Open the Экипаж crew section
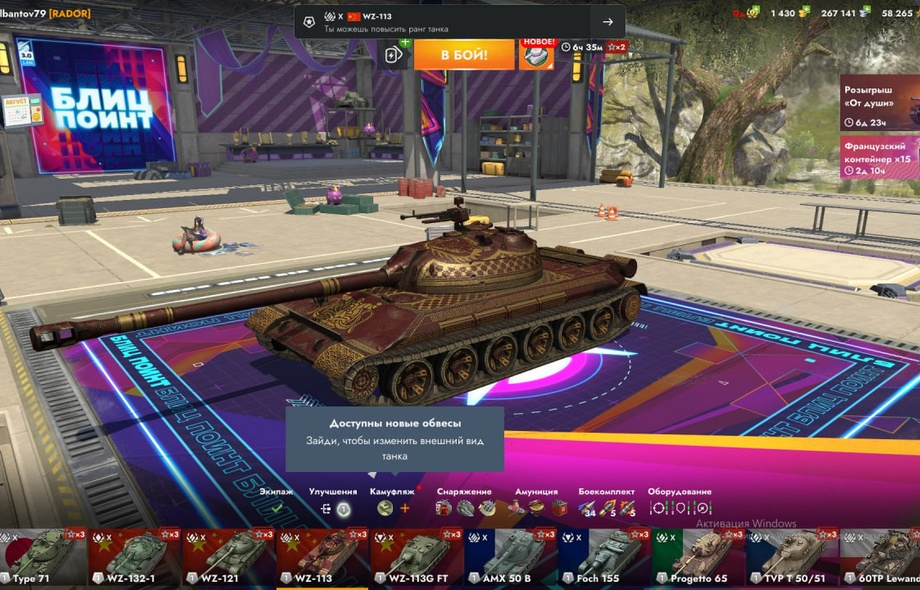The image size is (920, 590). [x=276, y=508]
